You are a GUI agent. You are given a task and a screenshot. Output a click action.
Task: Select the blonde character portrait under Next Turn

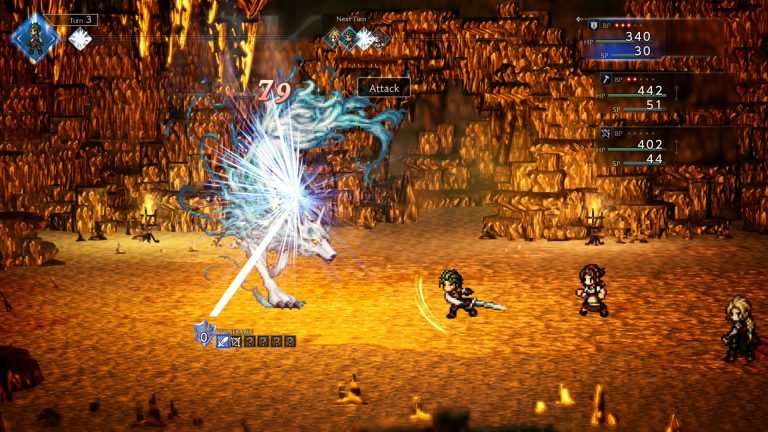tap(333, 39)
